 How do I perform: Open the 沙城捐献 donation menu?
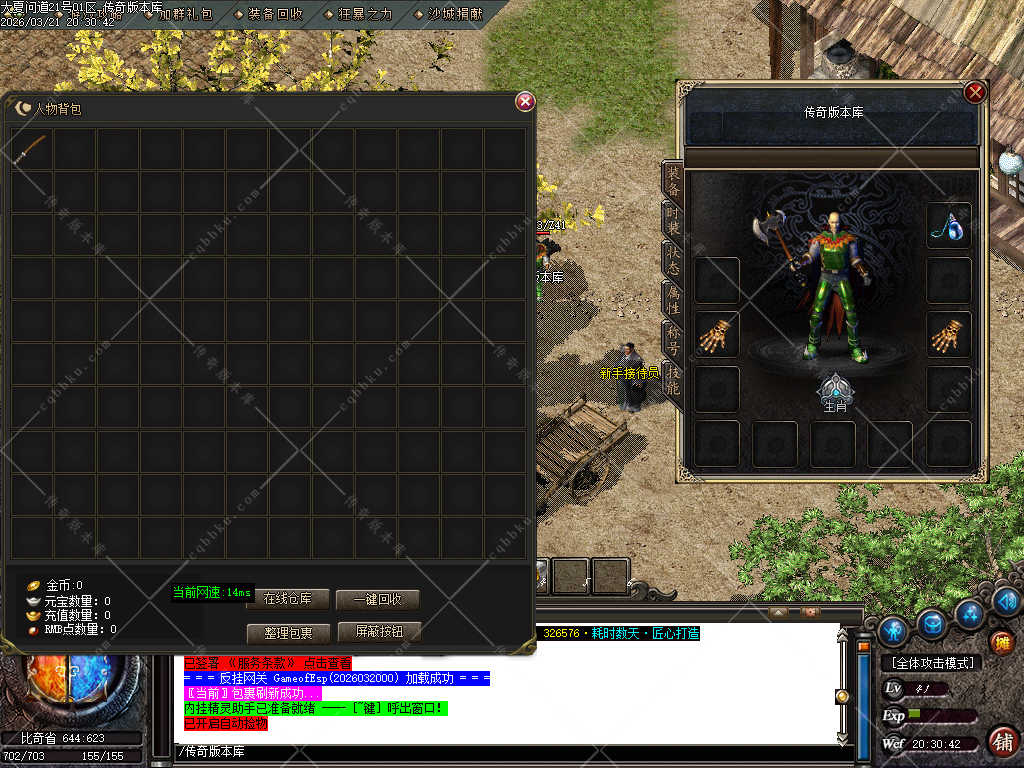pyautogui.click(x=447, y=14)
